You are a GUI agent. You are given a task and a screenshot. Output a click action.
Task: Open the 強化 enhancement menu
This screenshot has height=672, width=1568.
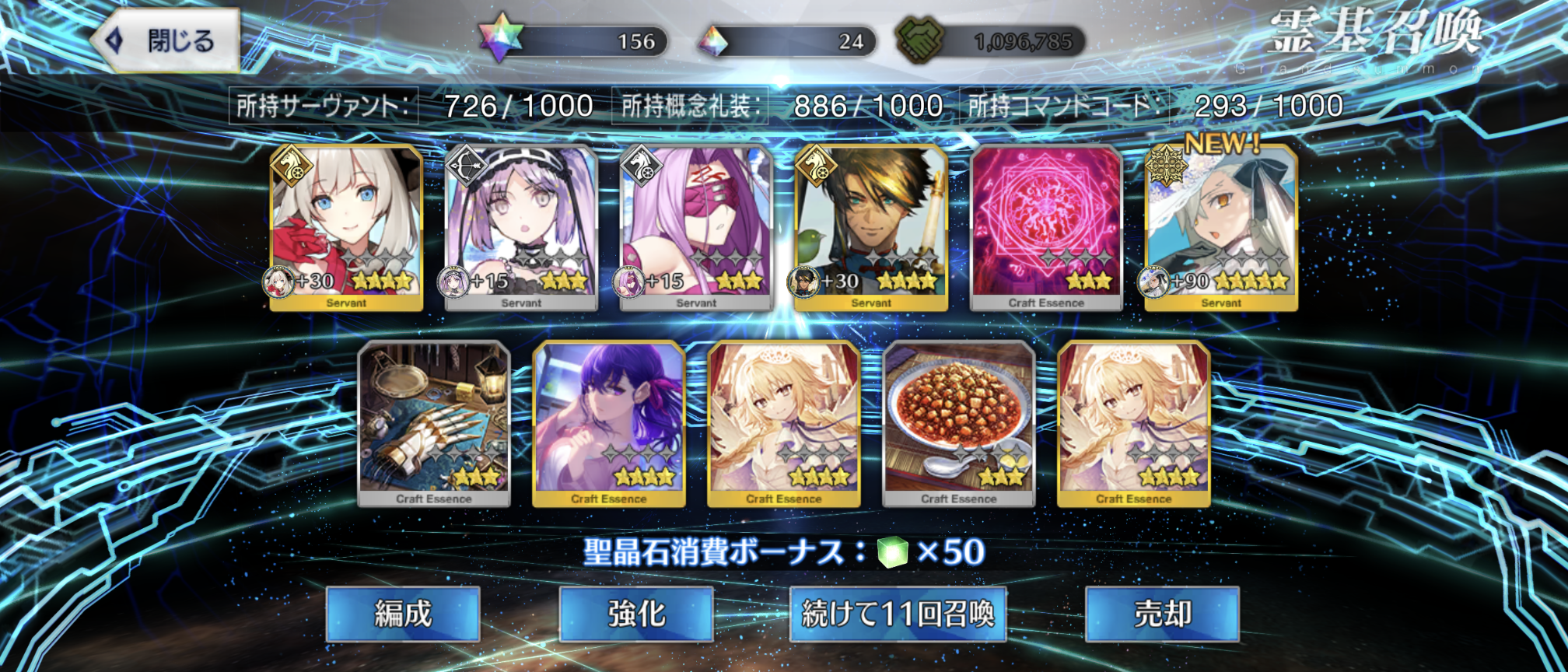(x=636, y=614)
